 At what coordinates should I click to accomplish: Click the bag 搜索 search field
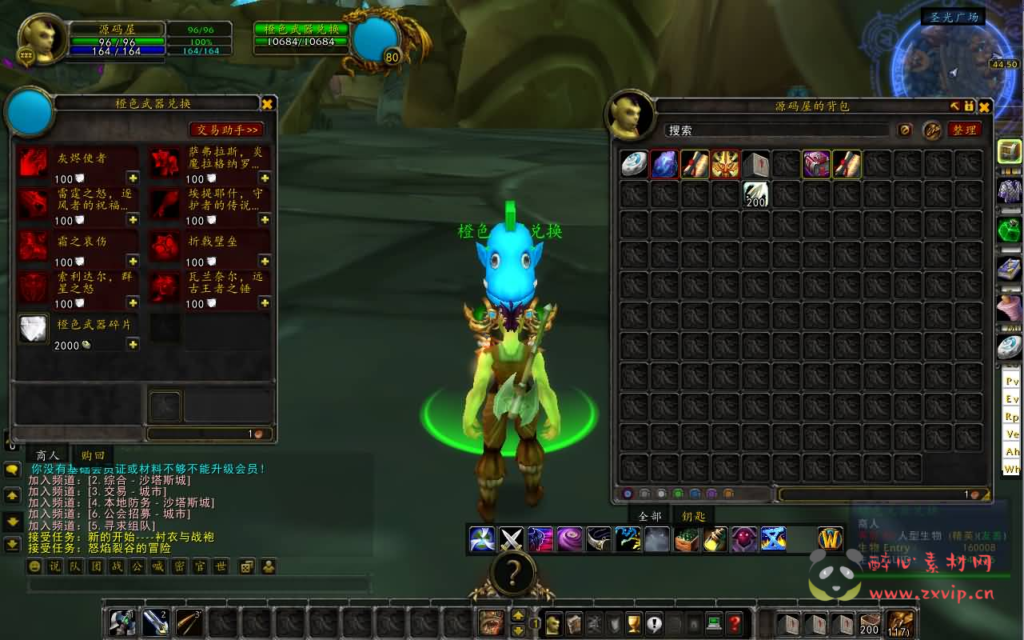[775, 130]
